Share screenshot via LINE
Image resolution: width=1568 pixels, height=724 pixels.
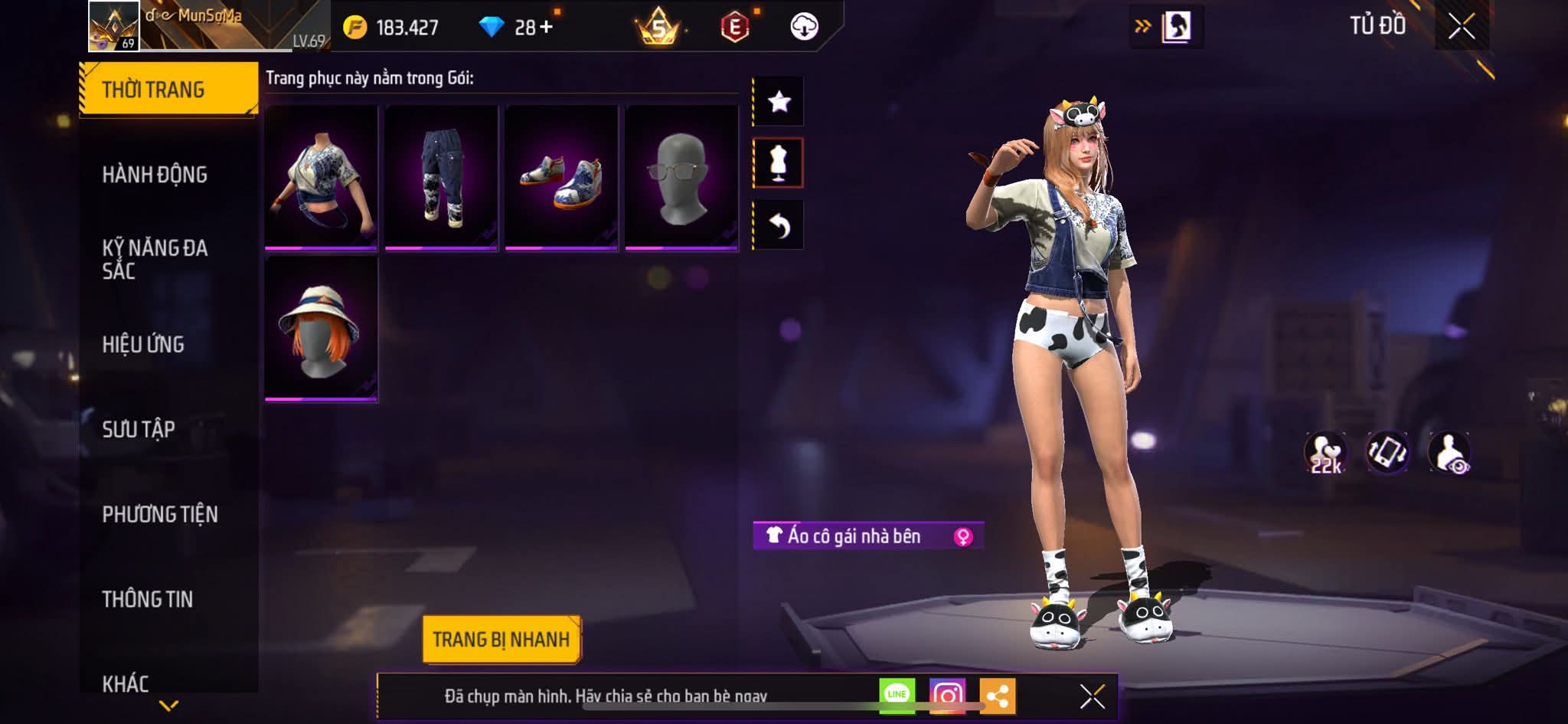pos(897,696)
